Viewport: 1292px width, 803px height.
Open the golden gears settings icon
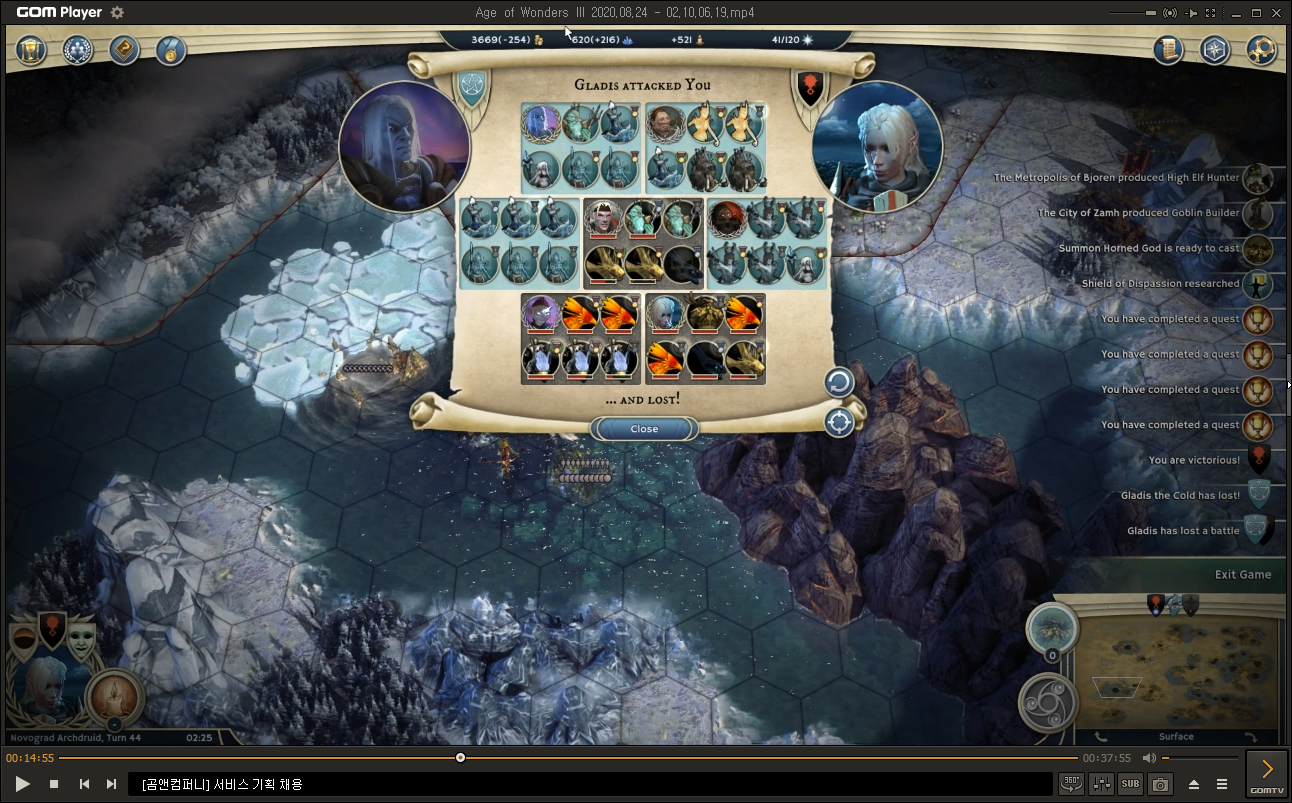1261,50
